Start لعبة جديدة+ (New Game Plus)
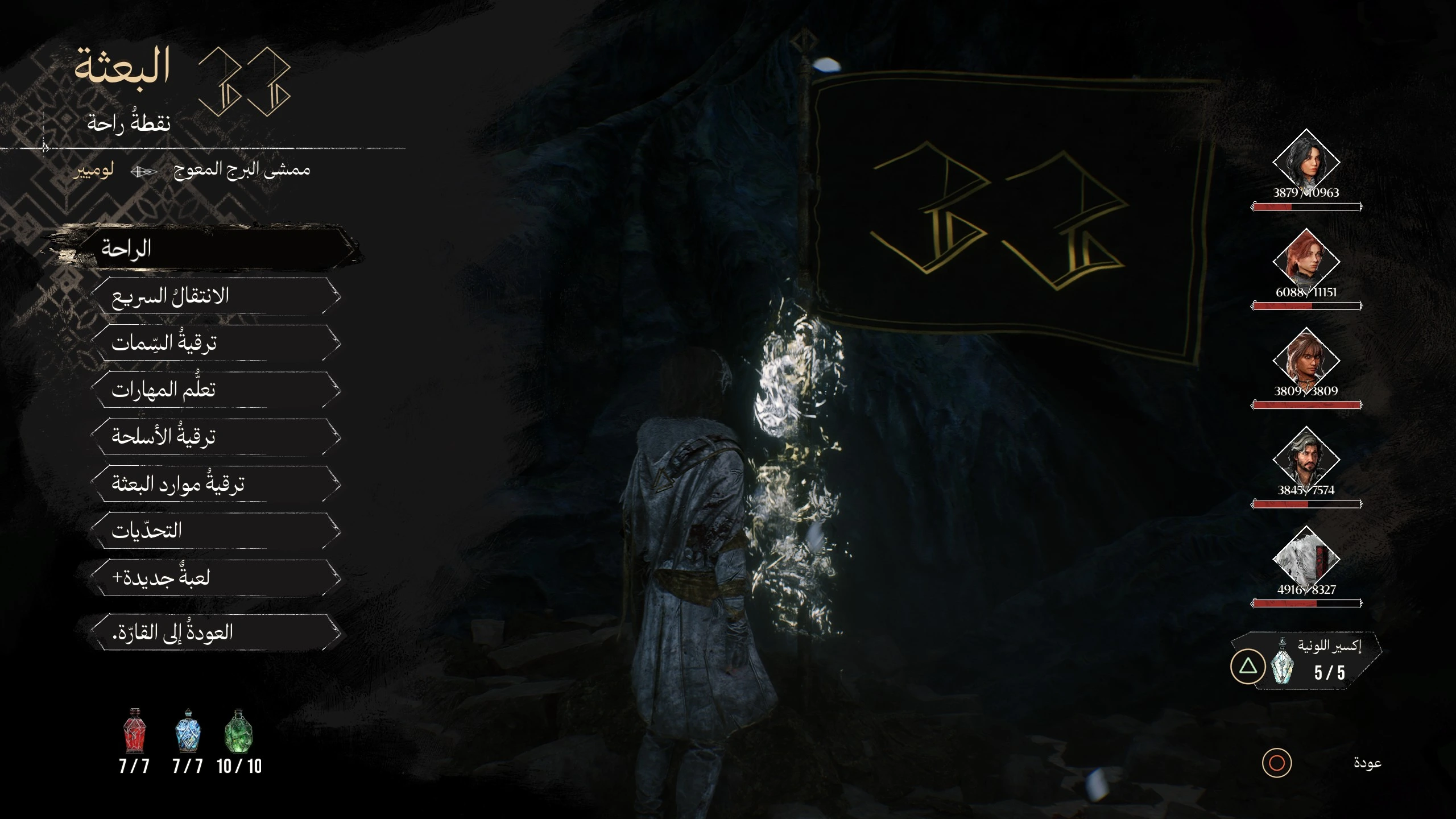The width and height of the screenshot is (1456, 819). click(216, 577)
